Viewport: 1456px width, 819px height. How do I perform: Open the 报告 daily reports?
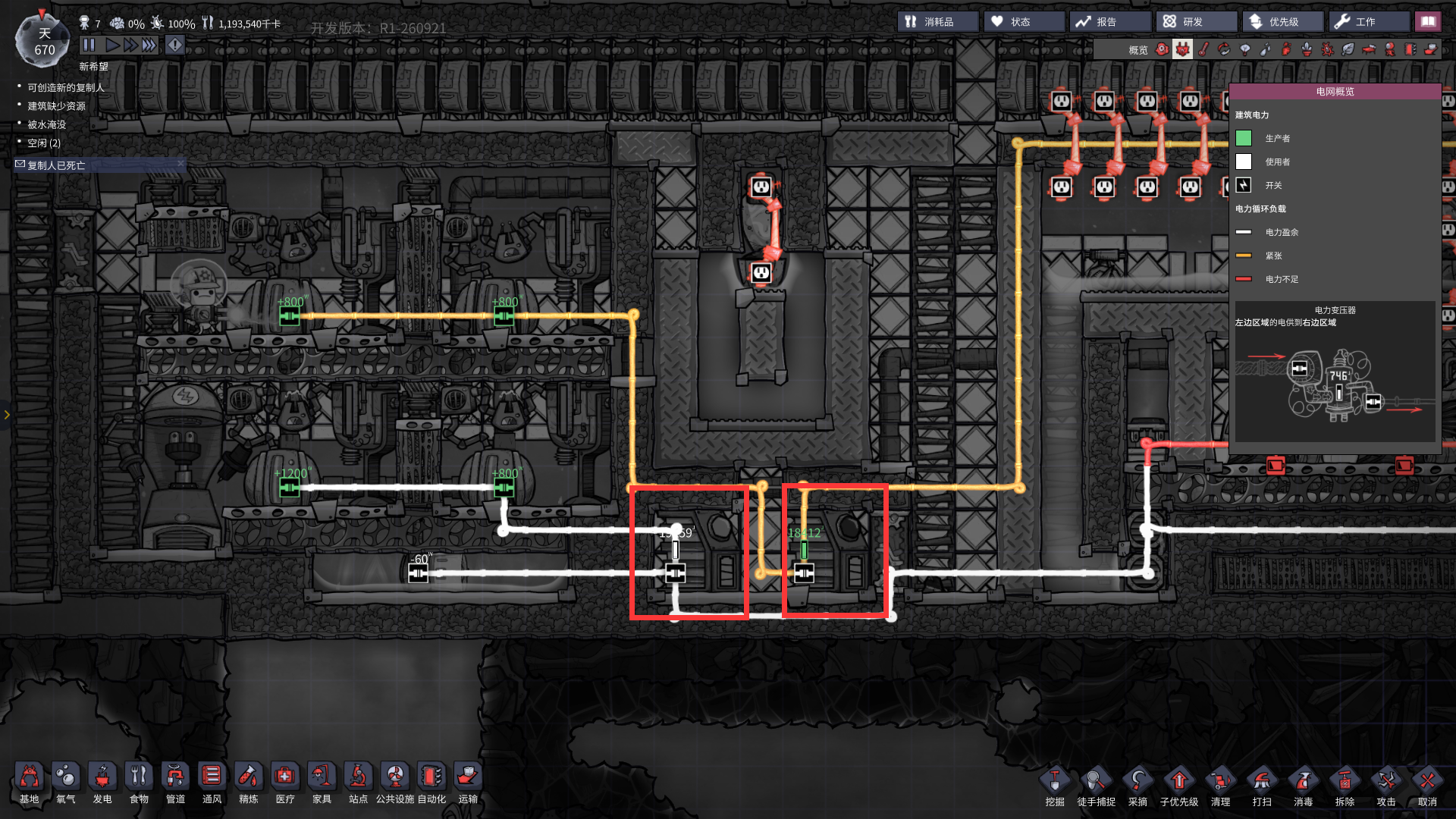1110,20
